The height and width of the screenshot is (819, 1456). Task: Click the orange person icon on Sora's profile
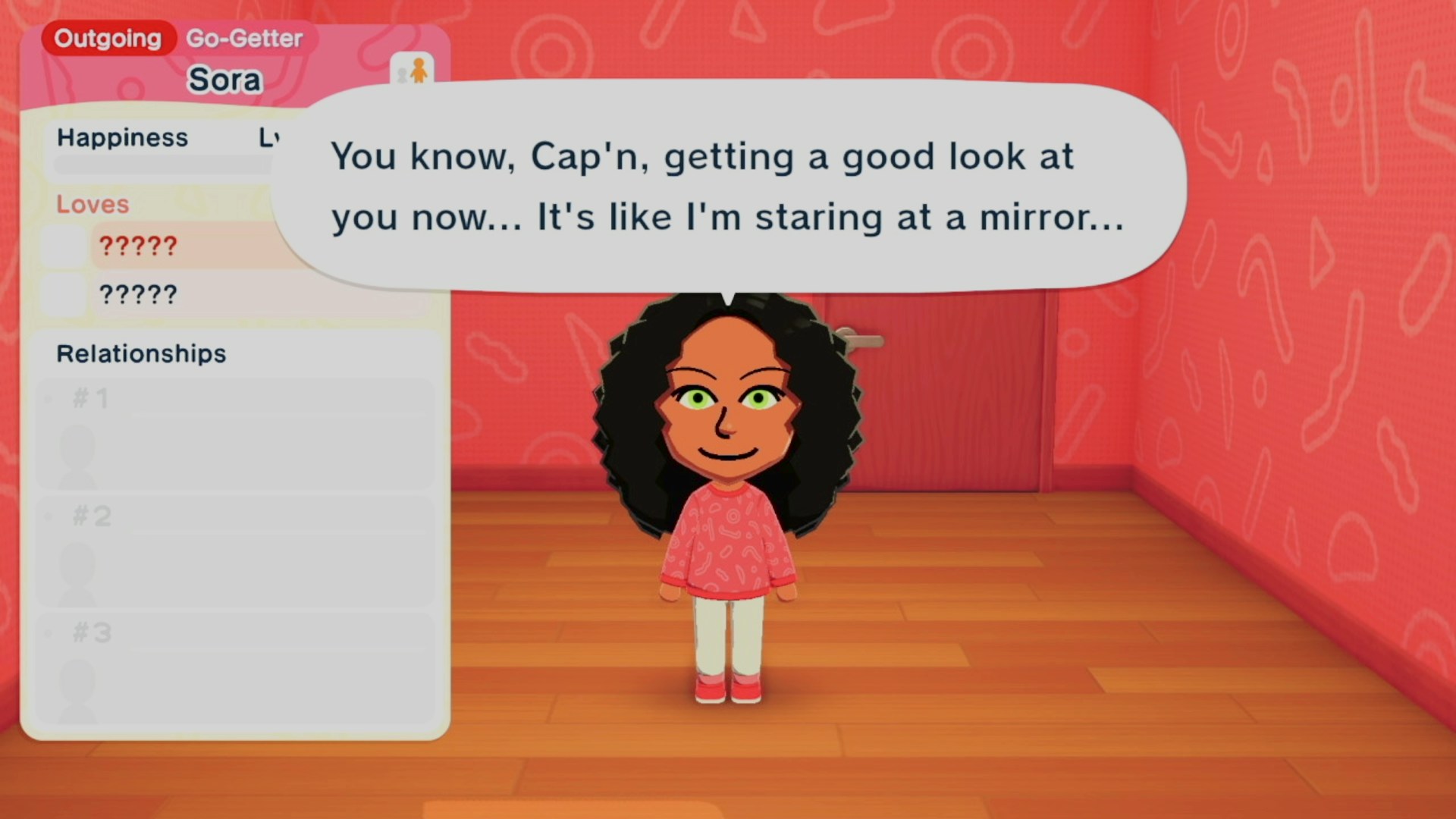click(x=413, y=71)
